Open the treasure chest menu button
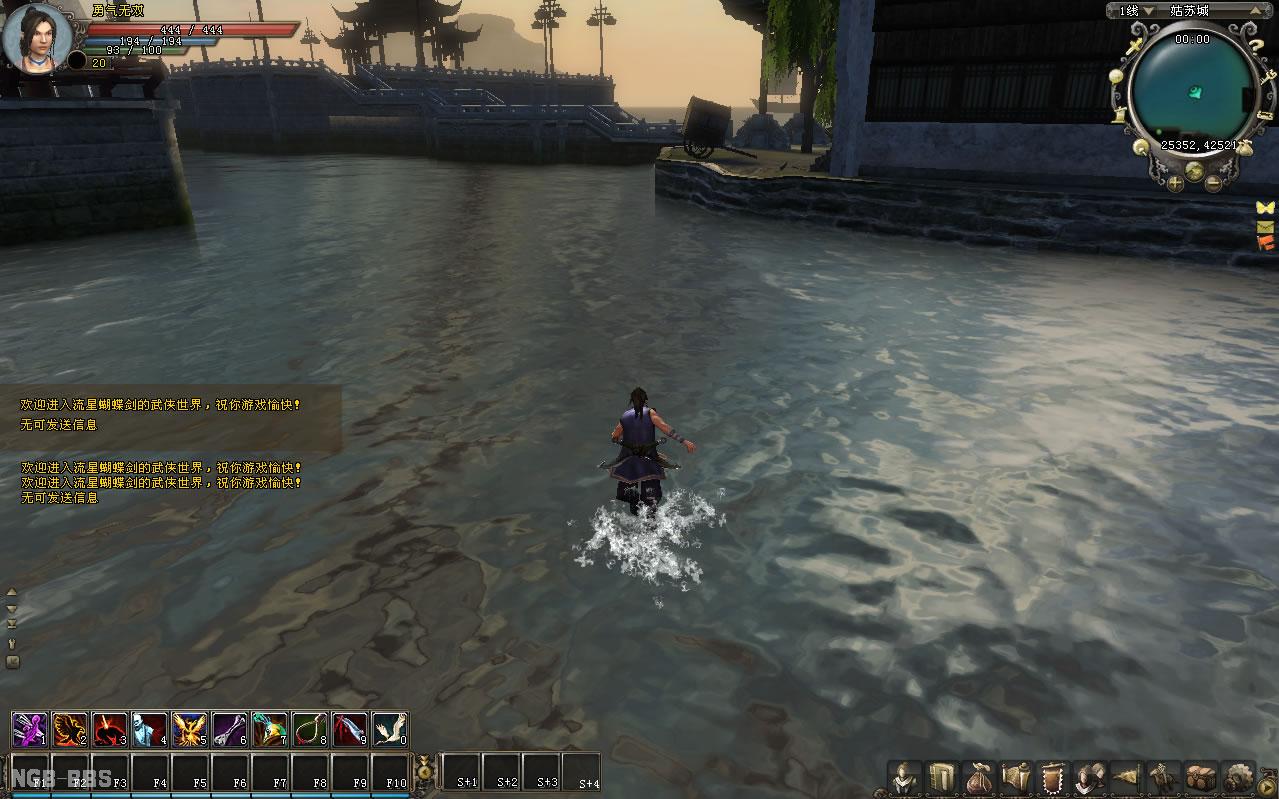The height and width of the screenshot is (799, 1279). [1200, 777]
